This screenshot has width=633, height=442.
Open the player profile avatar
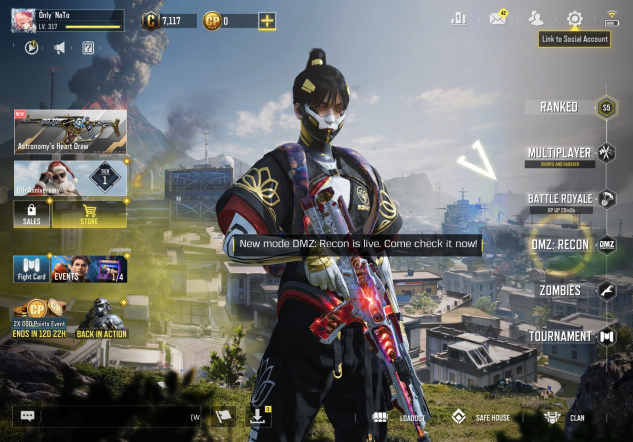tap(24, 20)
